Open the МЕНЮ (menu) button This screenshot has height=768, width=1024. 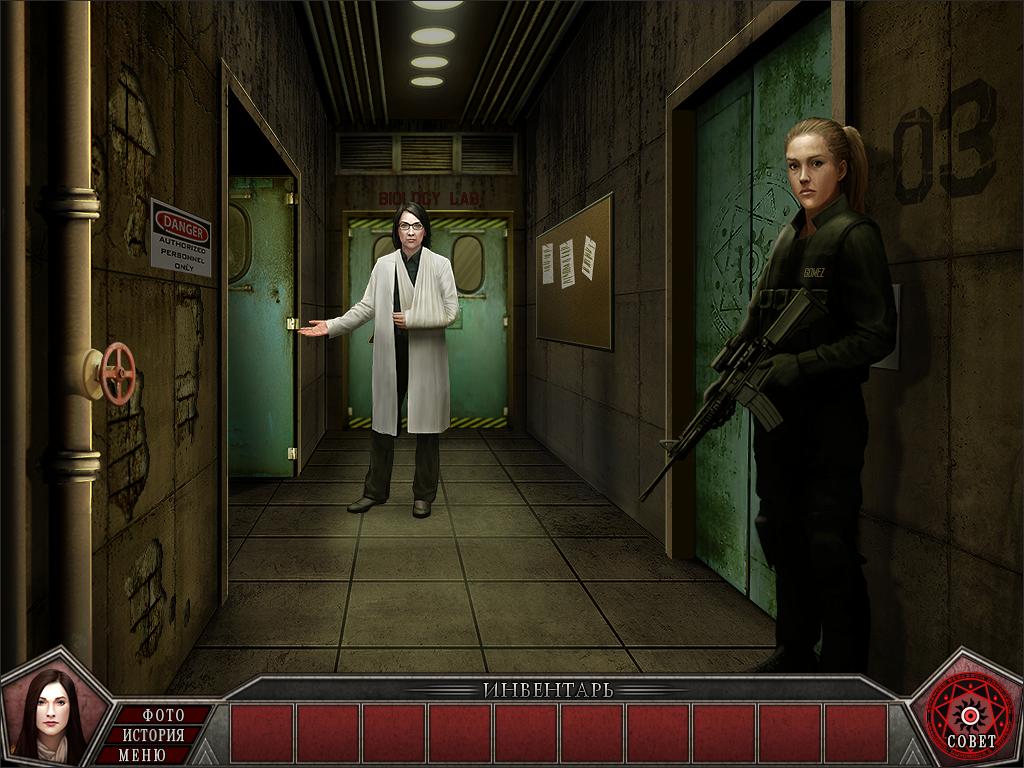point(143,755)
